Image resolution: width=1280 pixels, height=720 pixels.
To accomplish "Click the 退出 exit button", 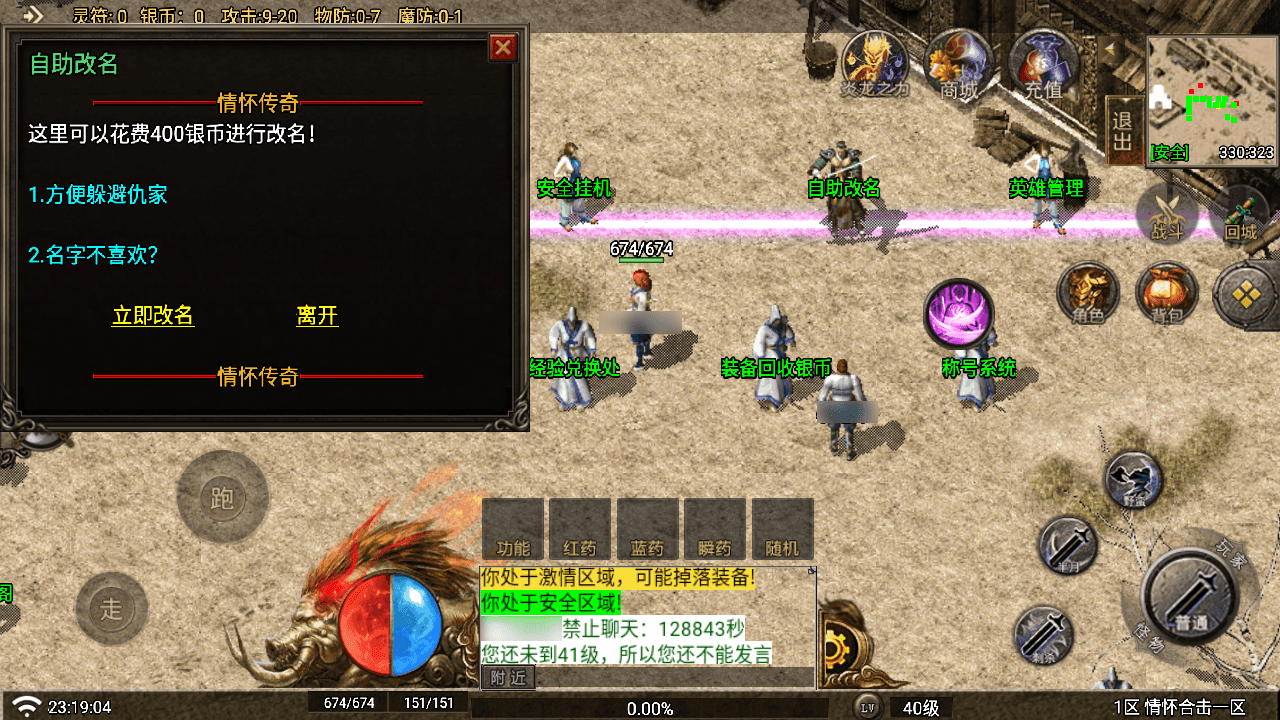I will pos(1123,130).
